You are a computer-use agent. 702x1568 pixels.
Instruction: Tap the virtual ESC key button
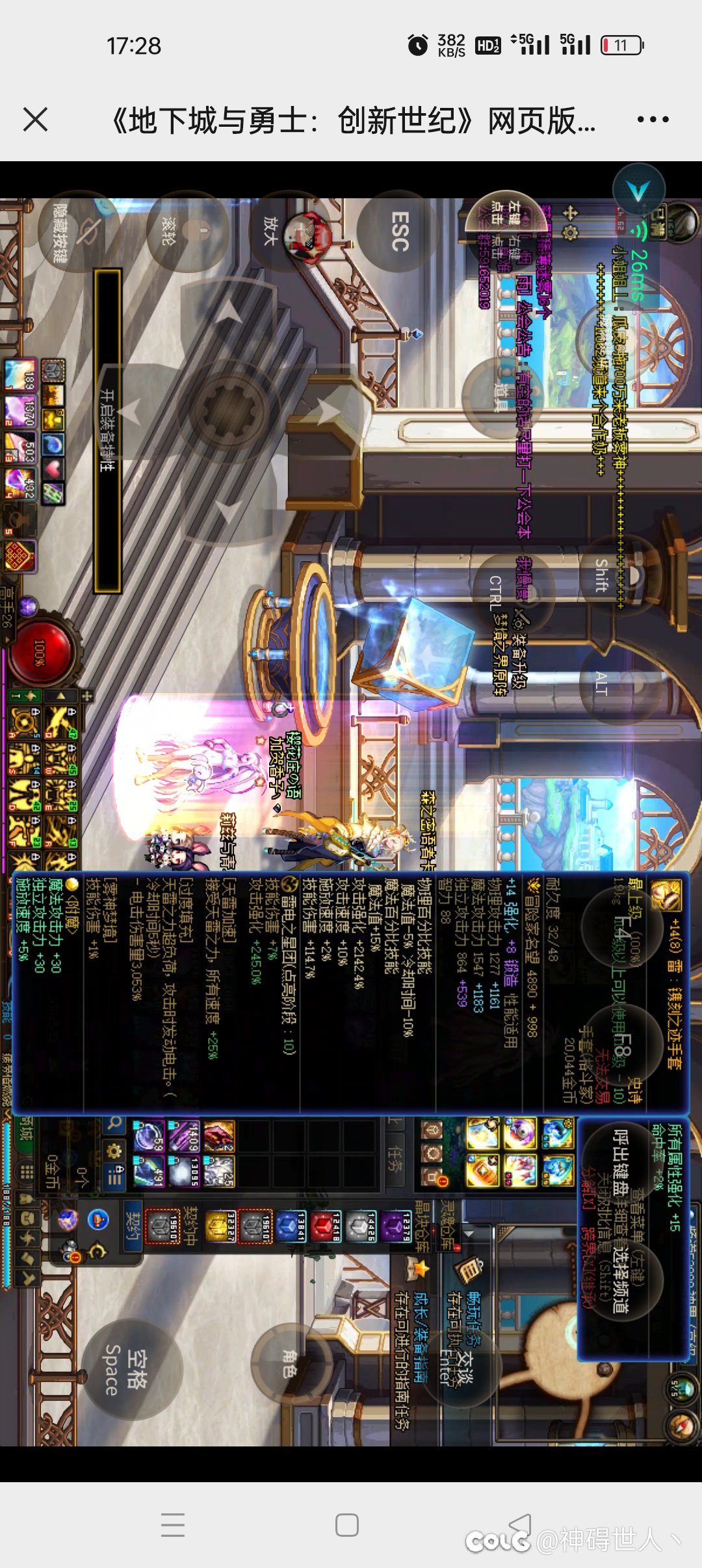[398, 233]
